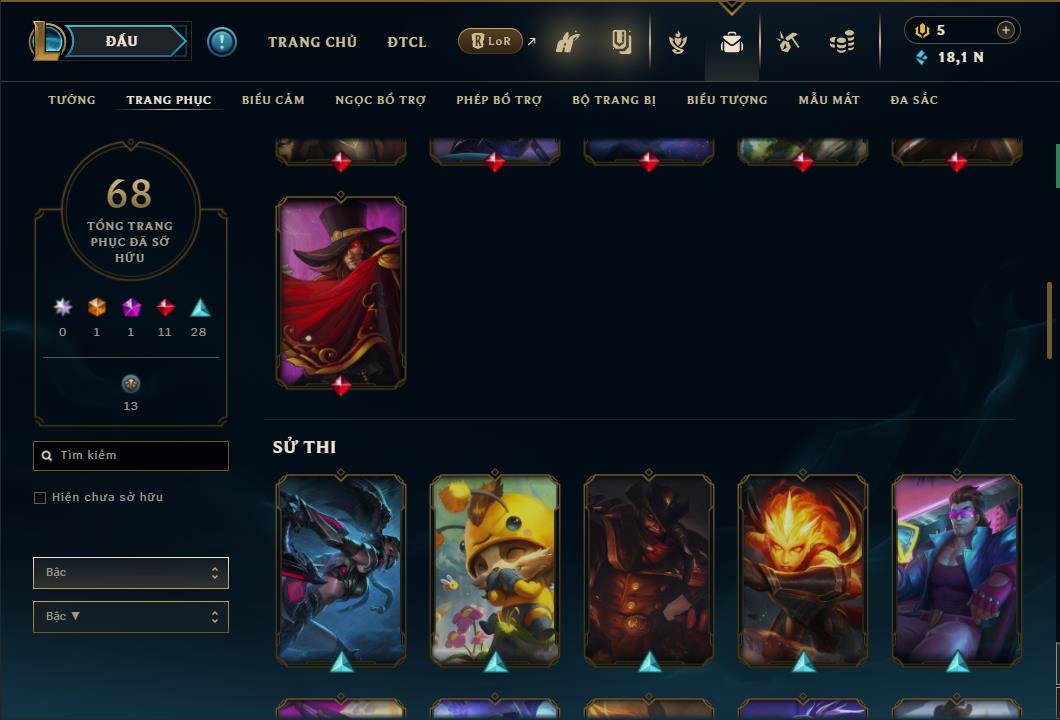This screenshot has width=1060, height=720.
Task: Open the blue exclamation notification icon
Action: pos(222,41)
